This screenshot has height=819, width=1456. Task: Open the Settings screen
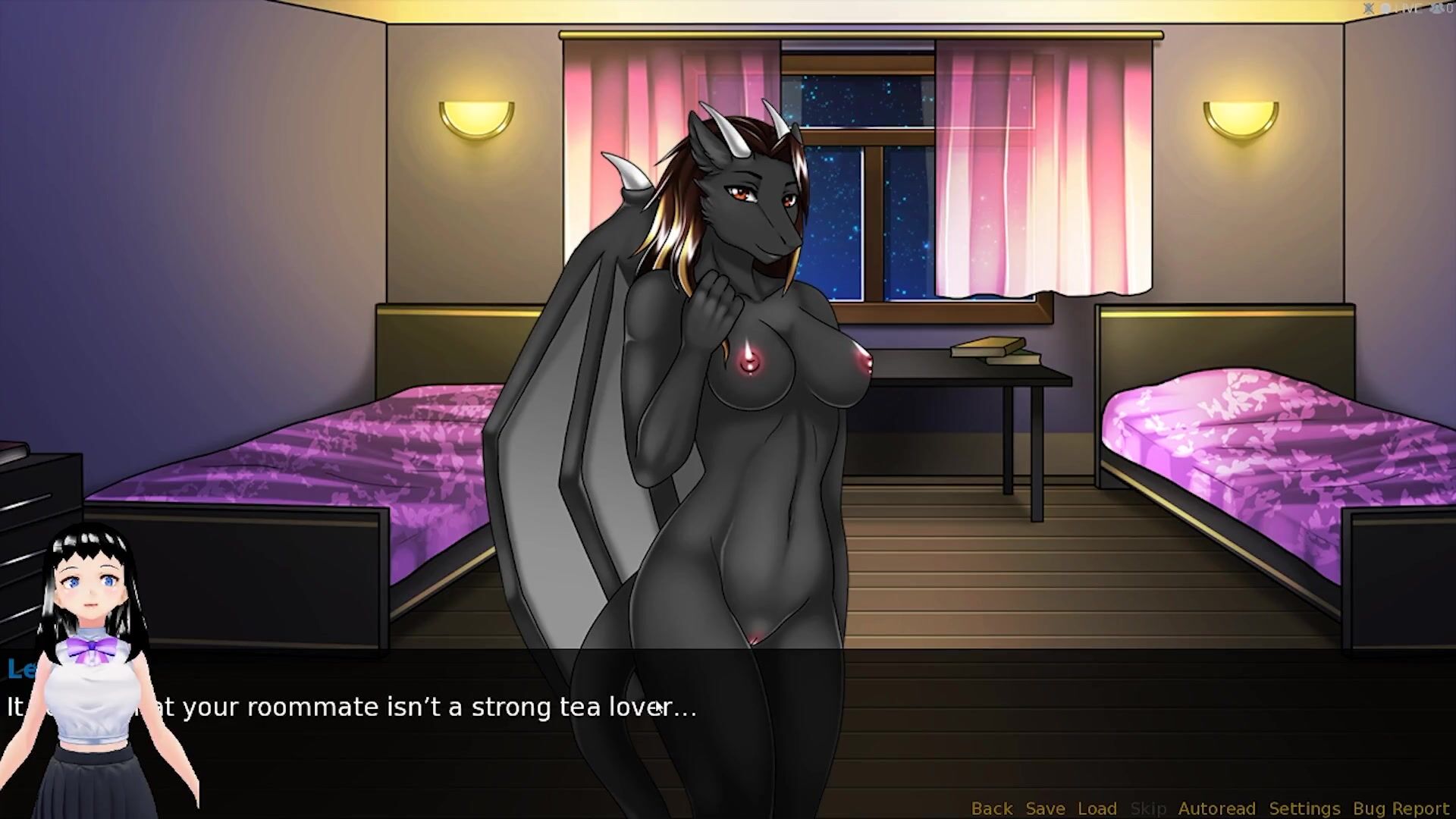1304,808
